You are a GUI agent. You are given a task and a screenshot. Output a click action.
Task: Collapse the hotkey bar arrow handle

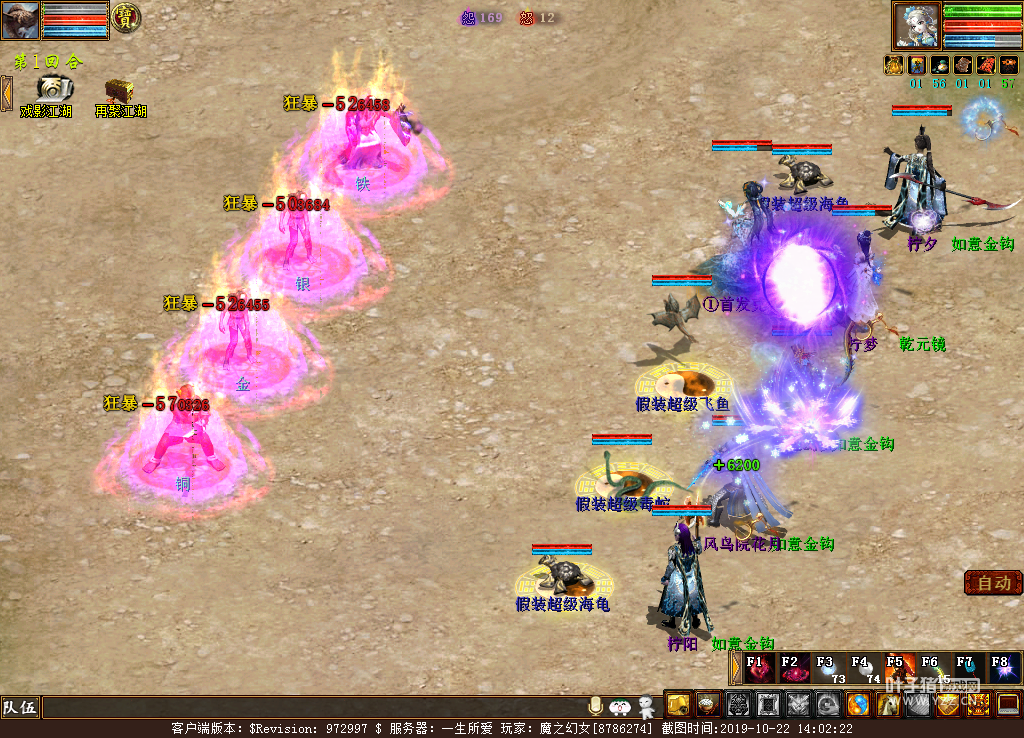736,667
